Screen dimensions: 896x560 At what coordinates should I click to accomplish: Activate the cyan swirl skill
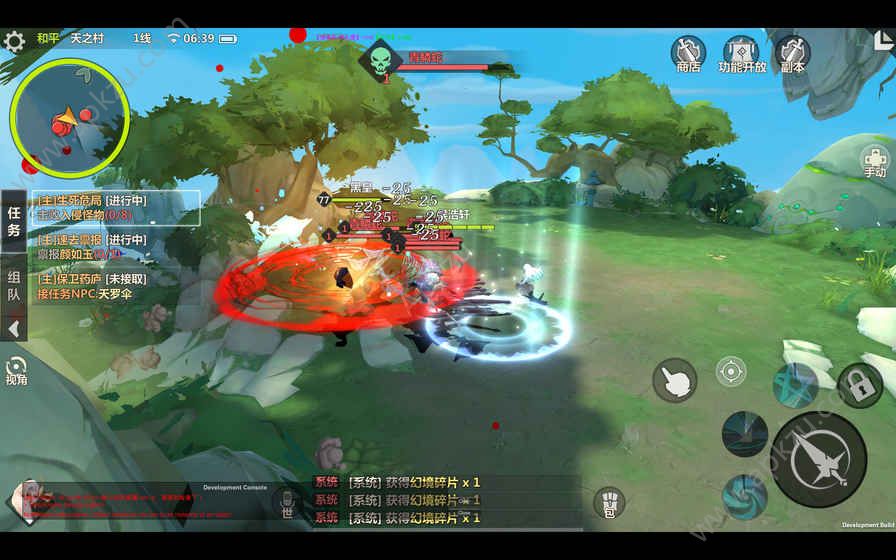(745, 497)
